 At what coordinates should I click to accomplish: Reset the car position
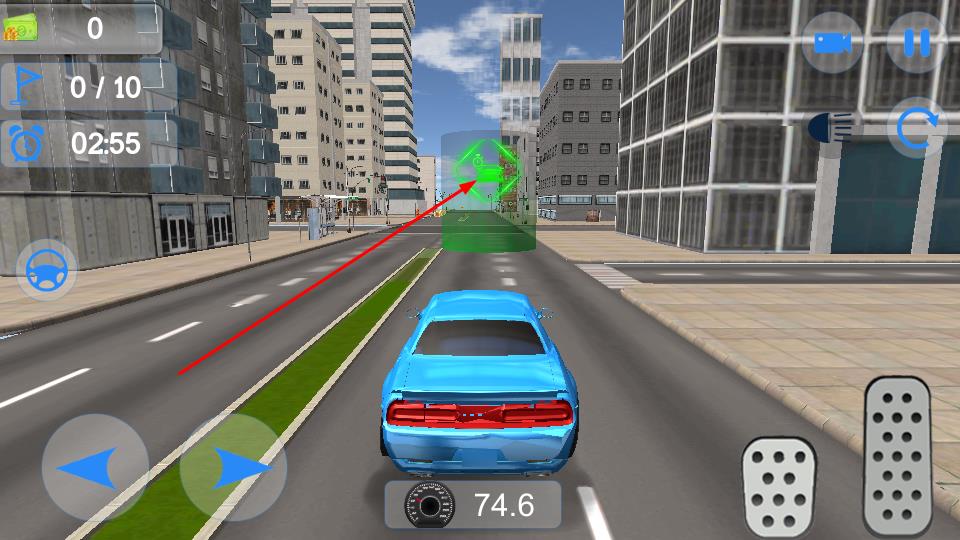pyautogui.click(x=916, y=128)
